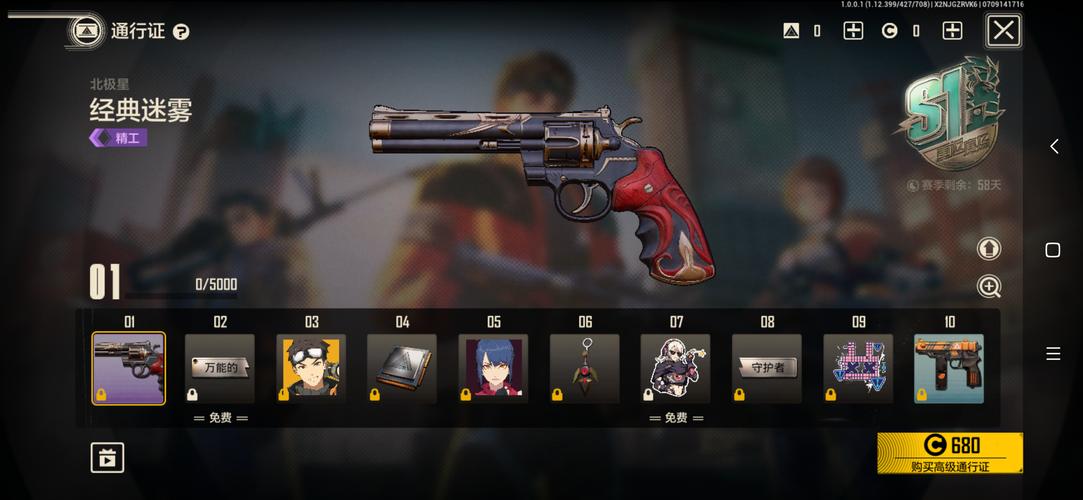Tap the system home square button
The image size is (1083, 500).
(x=1053, y=250)
